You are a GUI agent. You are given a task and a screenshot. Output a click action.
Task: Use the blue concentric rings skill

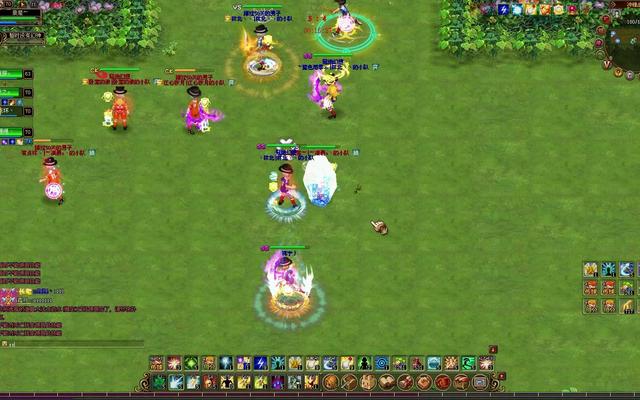(x=381, y=363)
